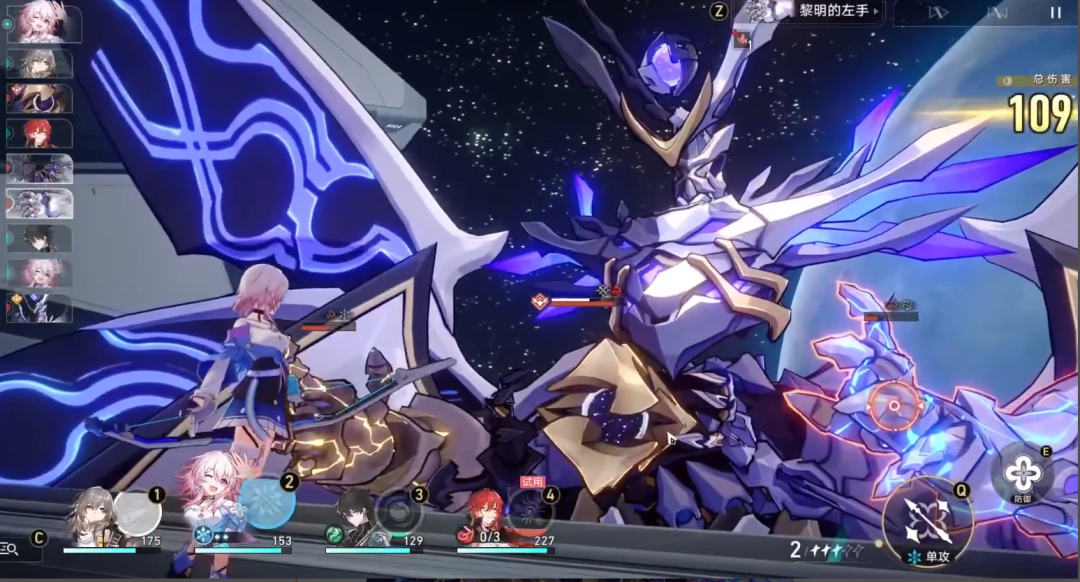Select Dan Heng's portrait in the party bar

click(354, 516)
